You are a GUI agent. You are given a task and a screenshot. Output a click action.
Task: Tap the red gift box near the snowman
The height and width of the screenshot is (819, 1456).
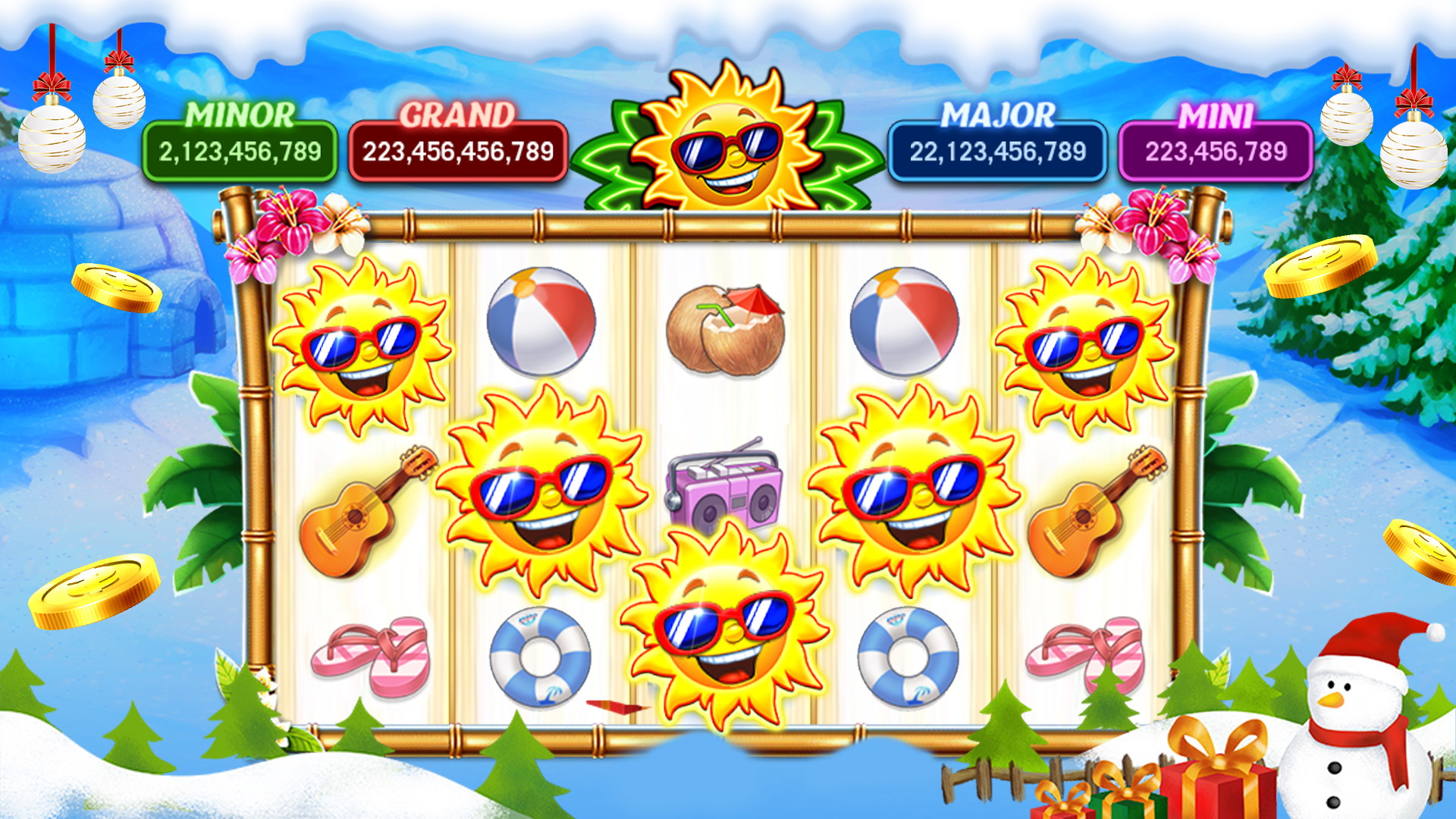[1213, 781]
